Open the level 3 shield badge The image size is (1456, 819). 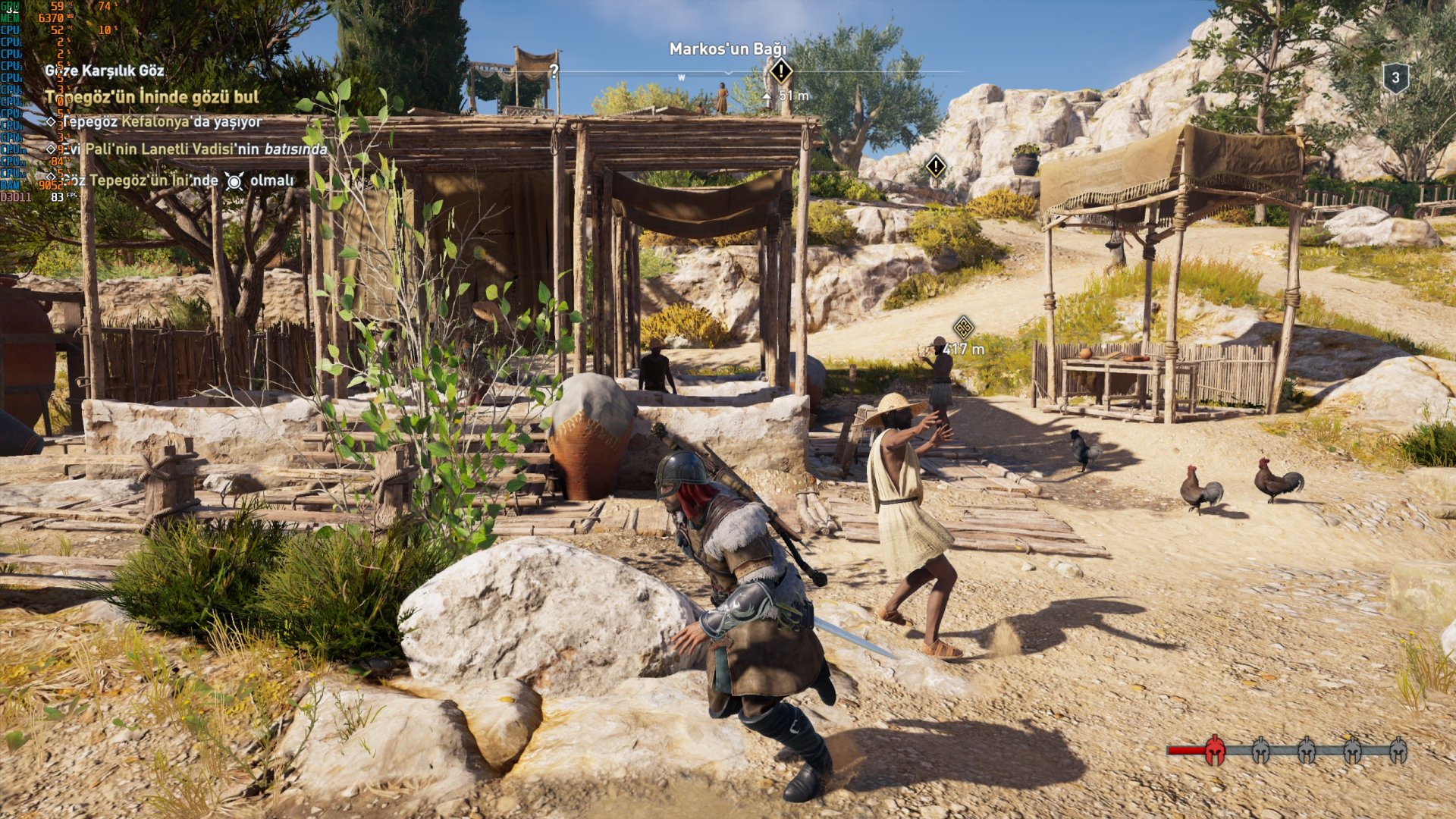[1395, 77]
